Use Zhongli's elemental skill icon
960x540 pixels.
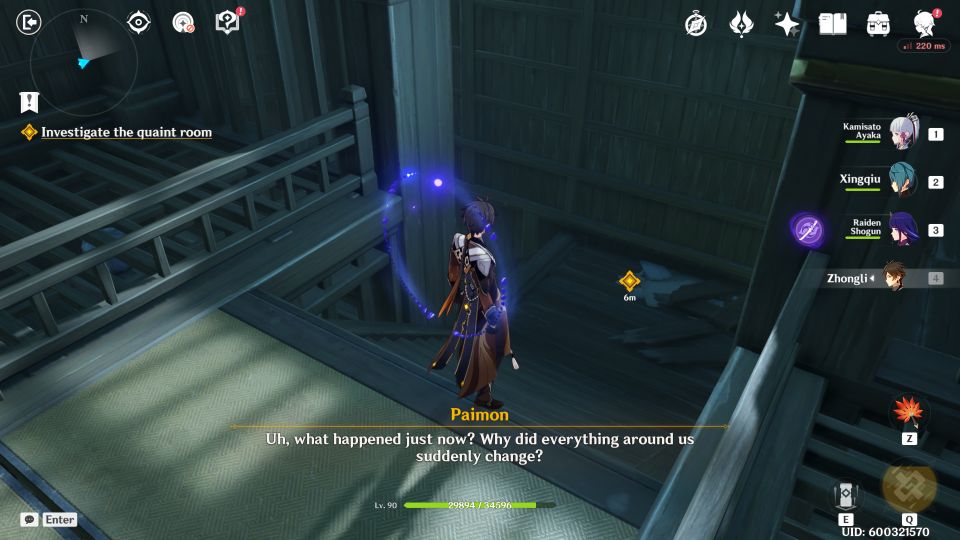pyautogui.click(x=846, y=494)
